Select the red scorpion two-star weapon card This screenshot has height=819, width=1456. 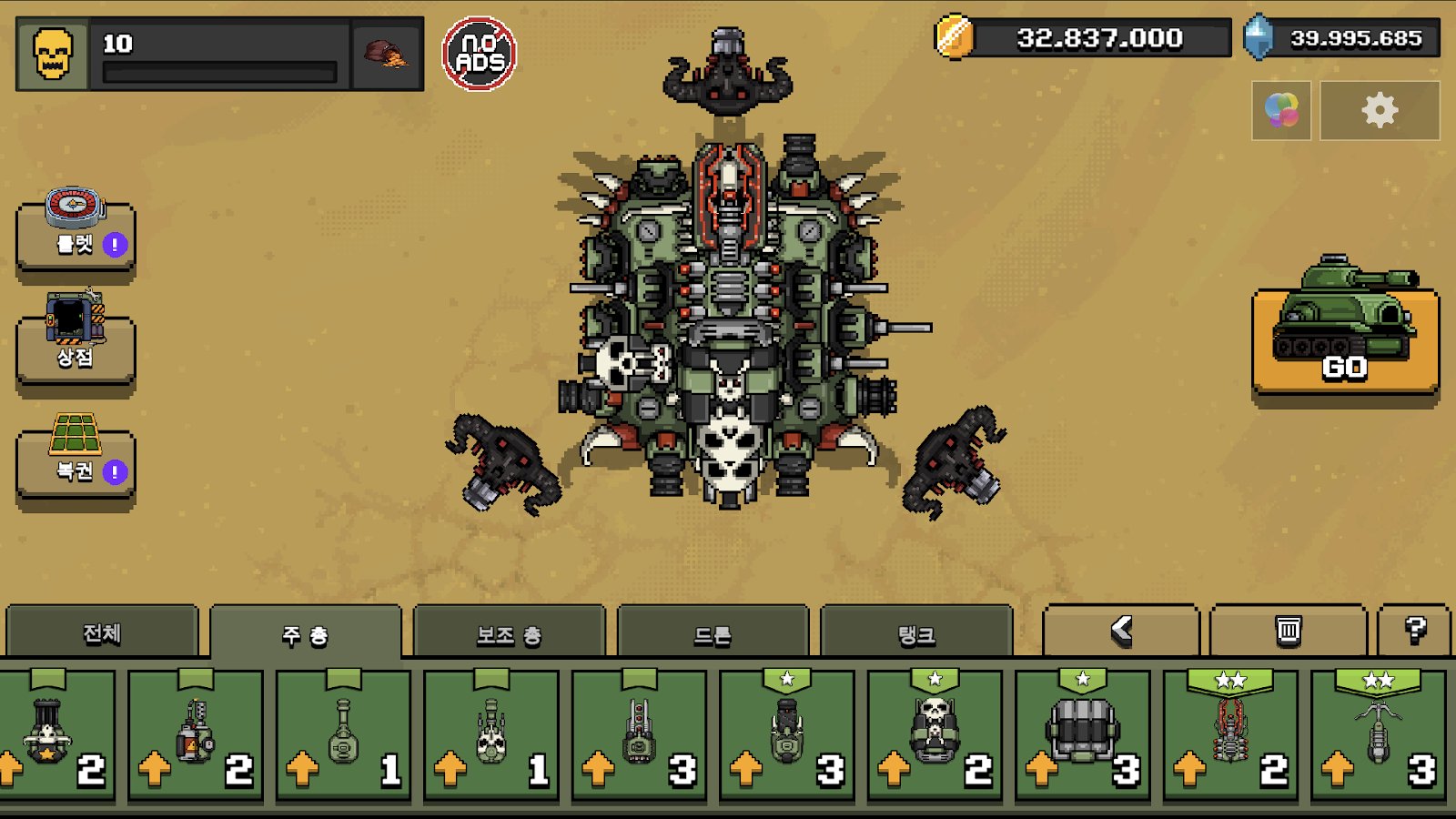click(x=1230, y=735)
